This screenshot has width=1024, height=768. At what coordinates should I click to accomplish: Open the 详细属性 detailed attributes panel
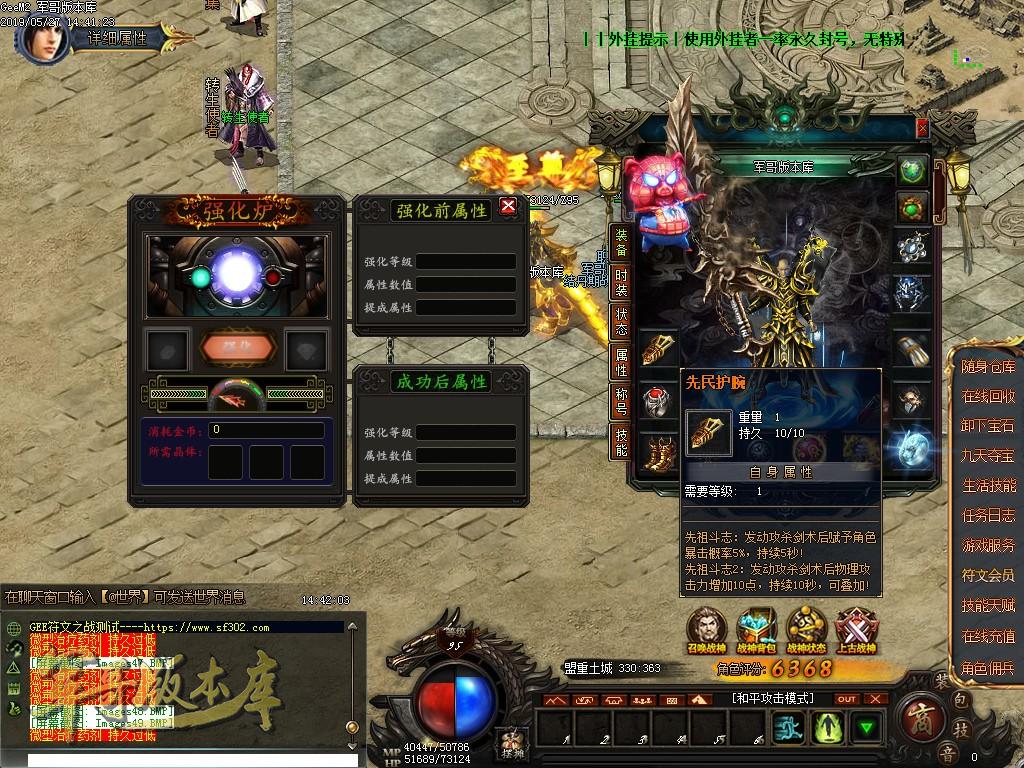click(x=118, y=39)
